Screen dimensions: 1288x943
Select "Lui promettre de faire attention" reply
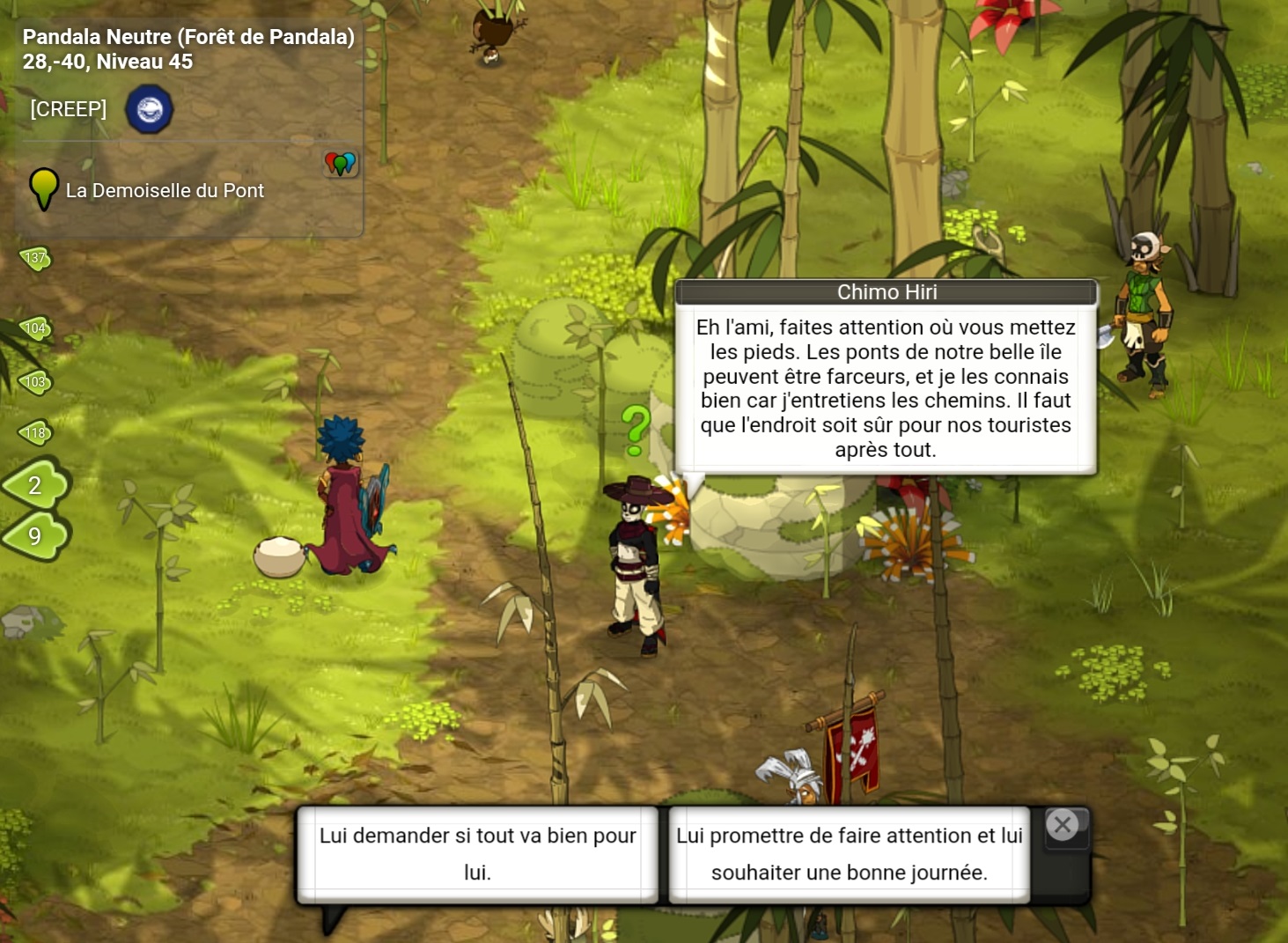click(849, 854)
